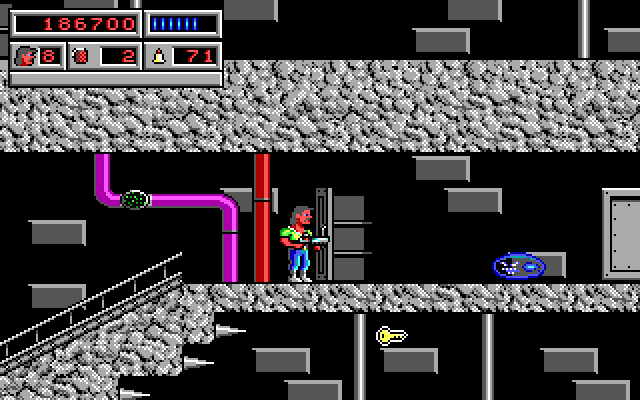Image resolution: width=640 pixels, height=400 pixels.
Task: Click the yellow bell-shaped ammo icon
Action: pos(158,56)
